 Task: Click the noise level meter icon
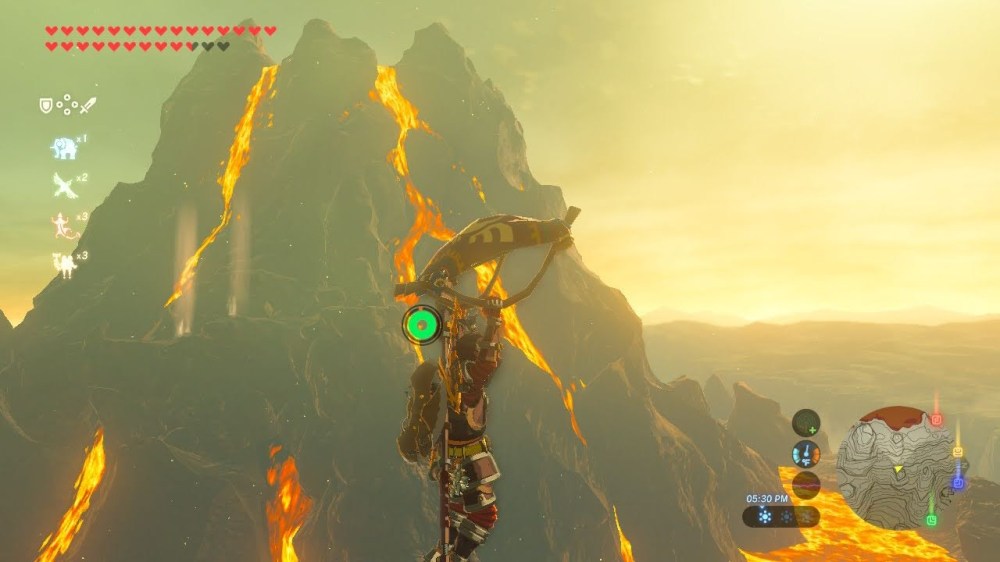coord(806,485)
